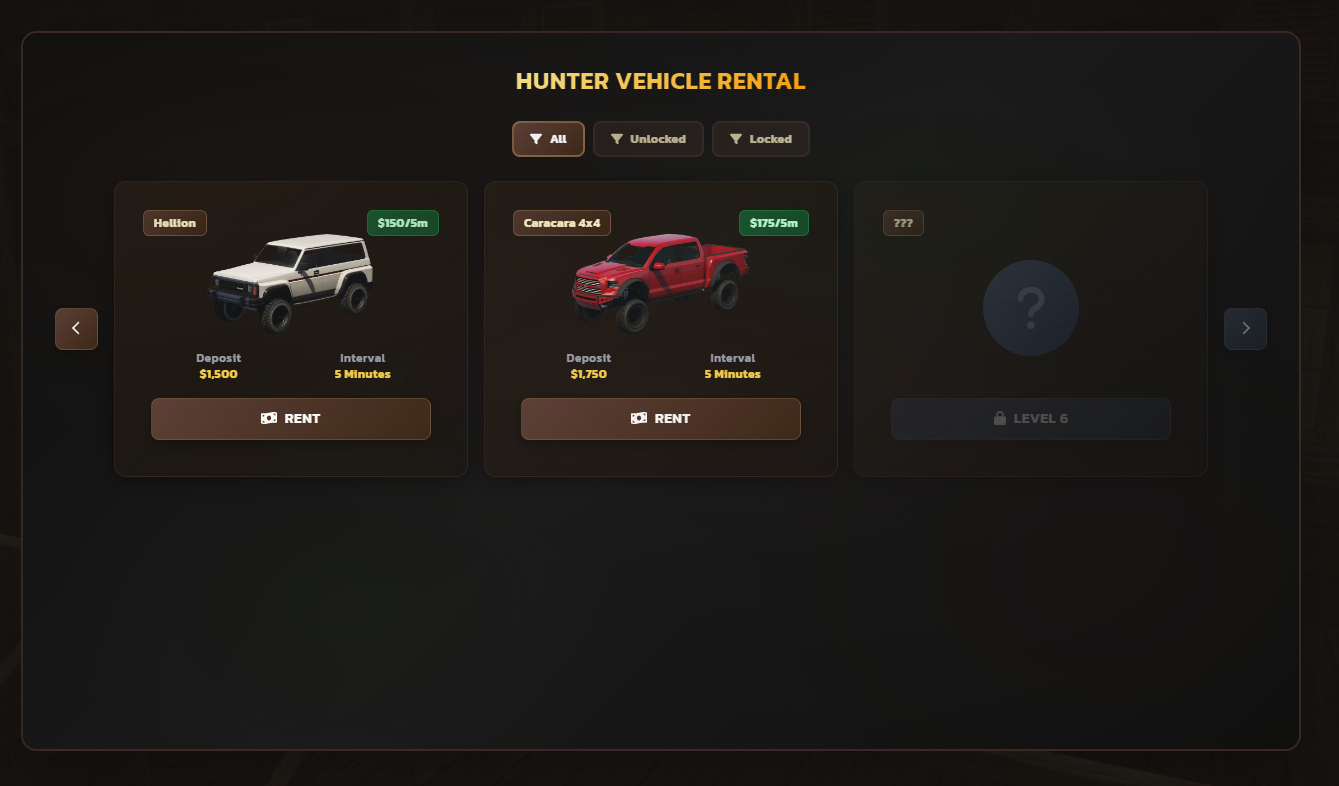Rent the Caracara 4x4 truck
Screen dimensions: 1339x786
coord(660,419)
